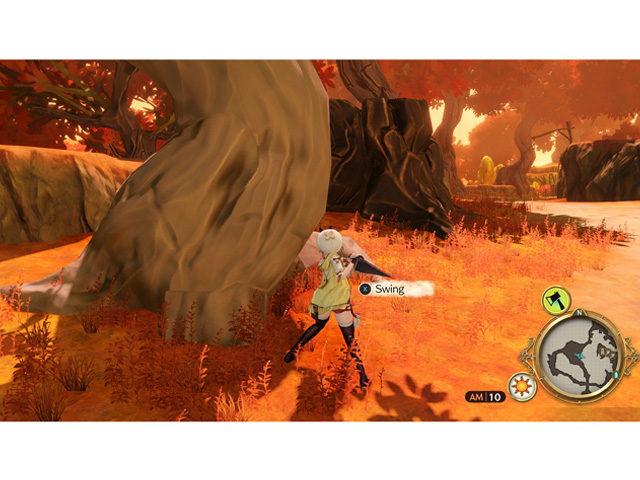Select the green axe gathering tool icon
640x480 pixels.
[x=556, y=298]
